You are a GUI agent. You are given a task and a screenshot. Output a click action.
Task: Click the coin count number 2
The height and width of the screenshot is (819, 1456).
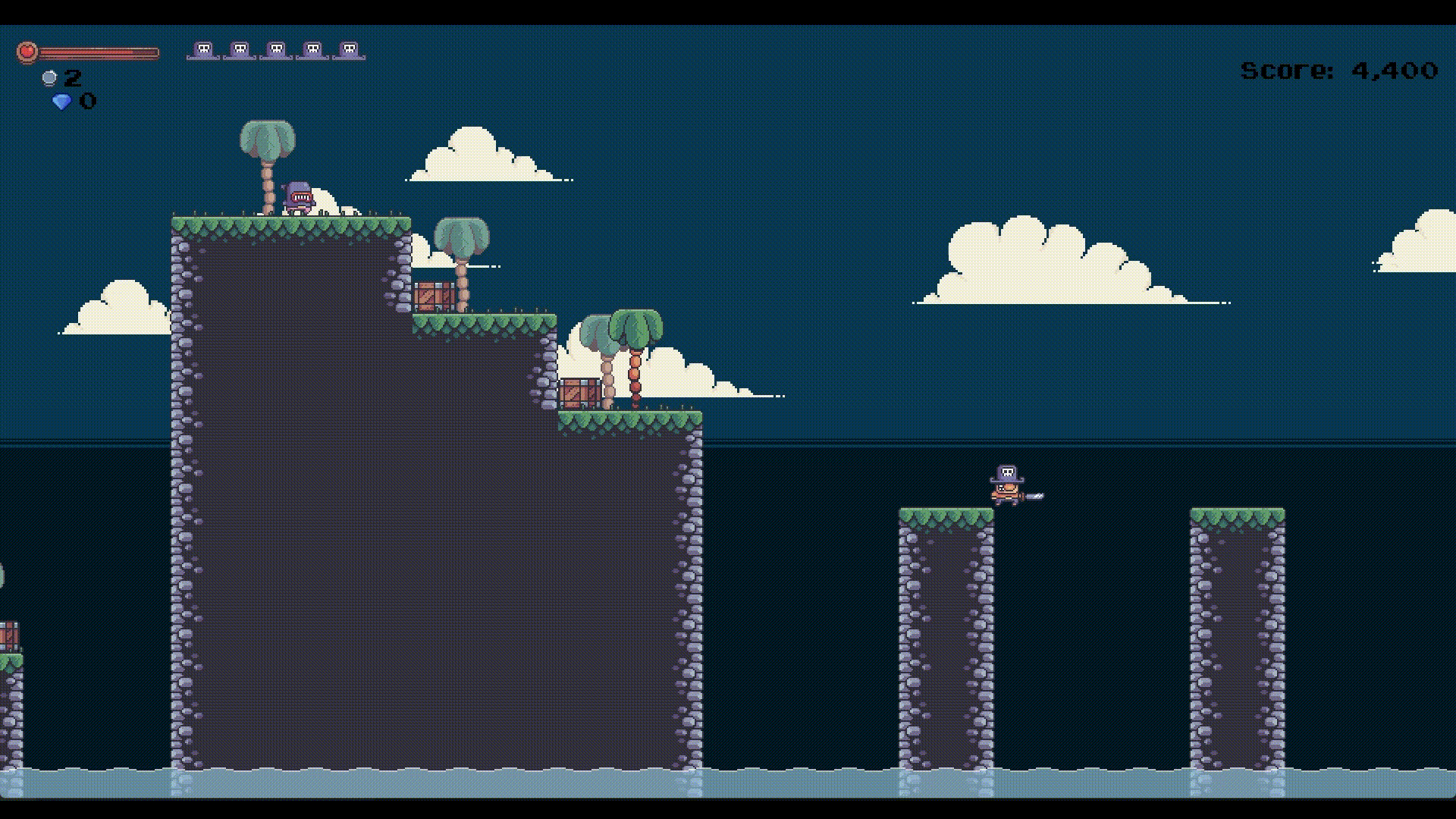(x=73, y=77)
